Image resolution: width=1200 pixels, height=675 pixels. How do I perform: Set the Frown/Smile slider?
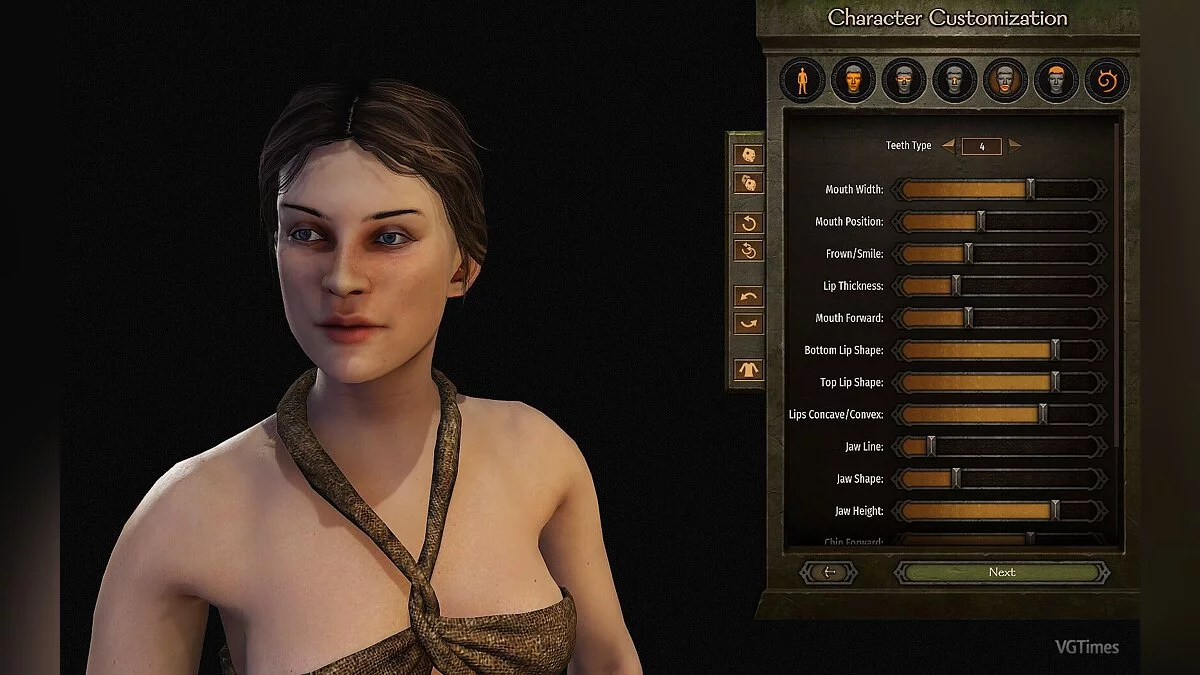click(968, 254)
